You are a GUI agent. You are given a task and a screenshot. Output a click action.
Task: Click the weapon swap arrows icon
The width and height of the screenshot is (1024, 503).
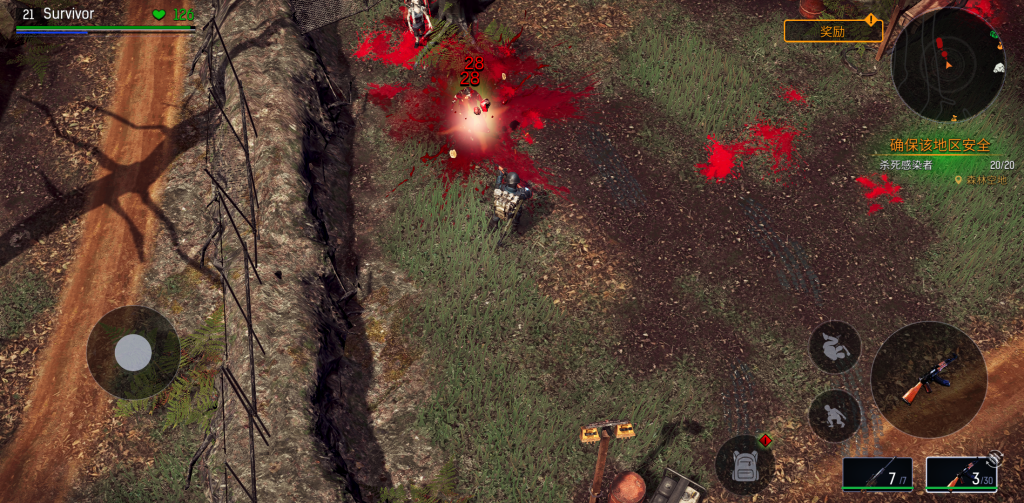click(x=994, y=458)
